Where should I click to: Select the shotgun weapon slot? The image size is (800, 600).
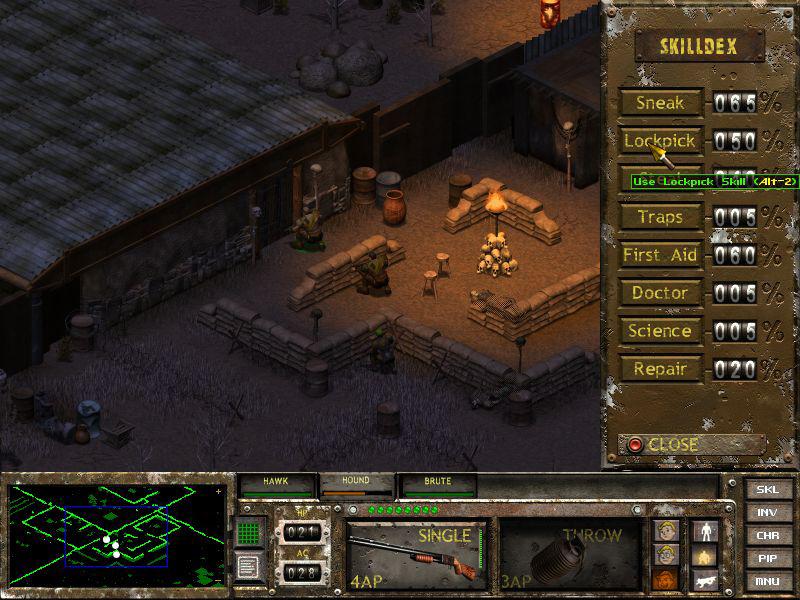click(x=416, y=553)
